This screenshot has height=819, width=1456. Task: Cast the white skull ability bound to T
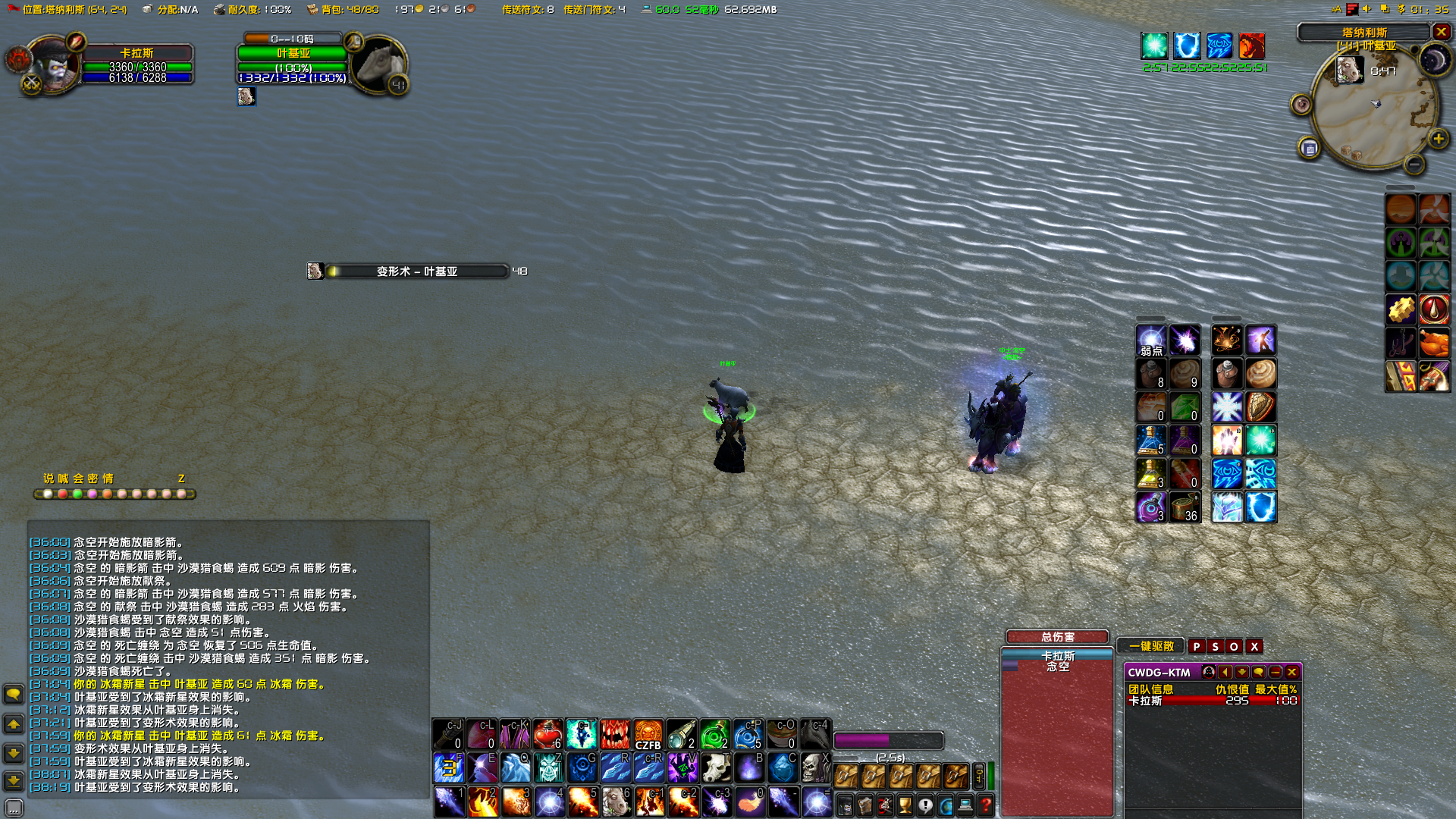[x=715, y=767]
